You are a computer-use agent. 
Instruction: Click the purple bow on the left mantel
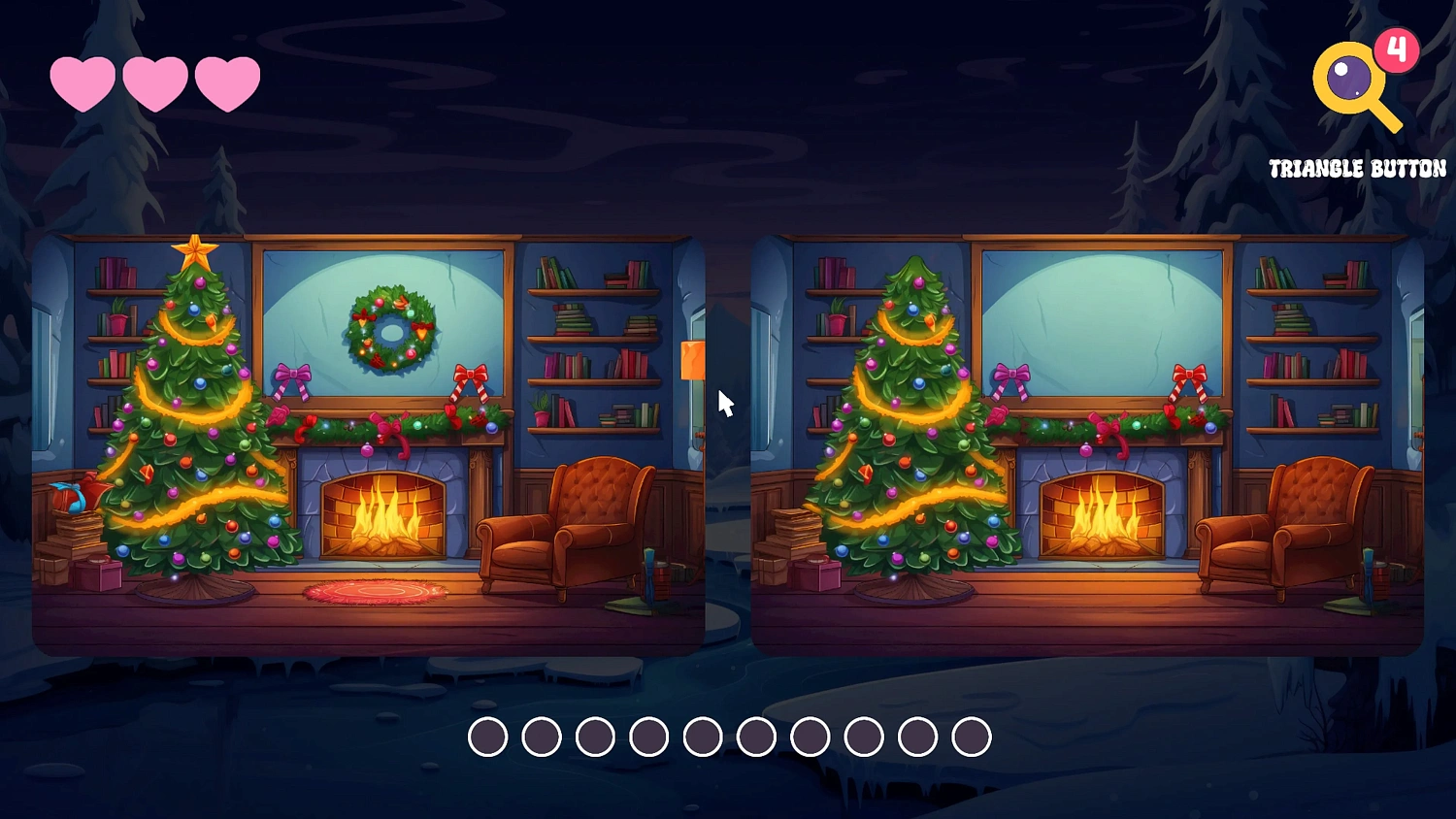[x=291, y=374]
